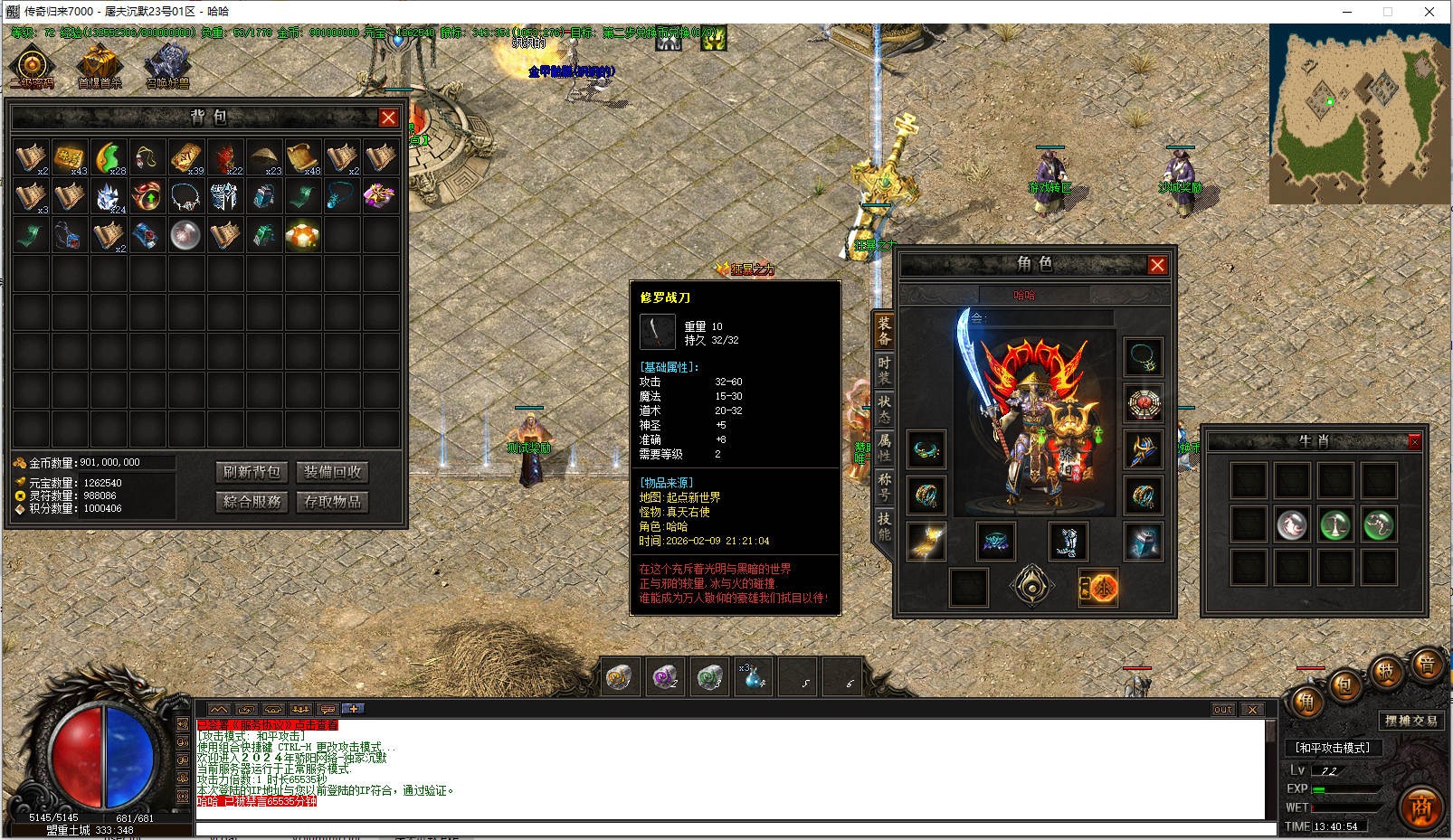Open the 二级密码 secondary password icon
1453x840 pixels.
coord(32,66)
